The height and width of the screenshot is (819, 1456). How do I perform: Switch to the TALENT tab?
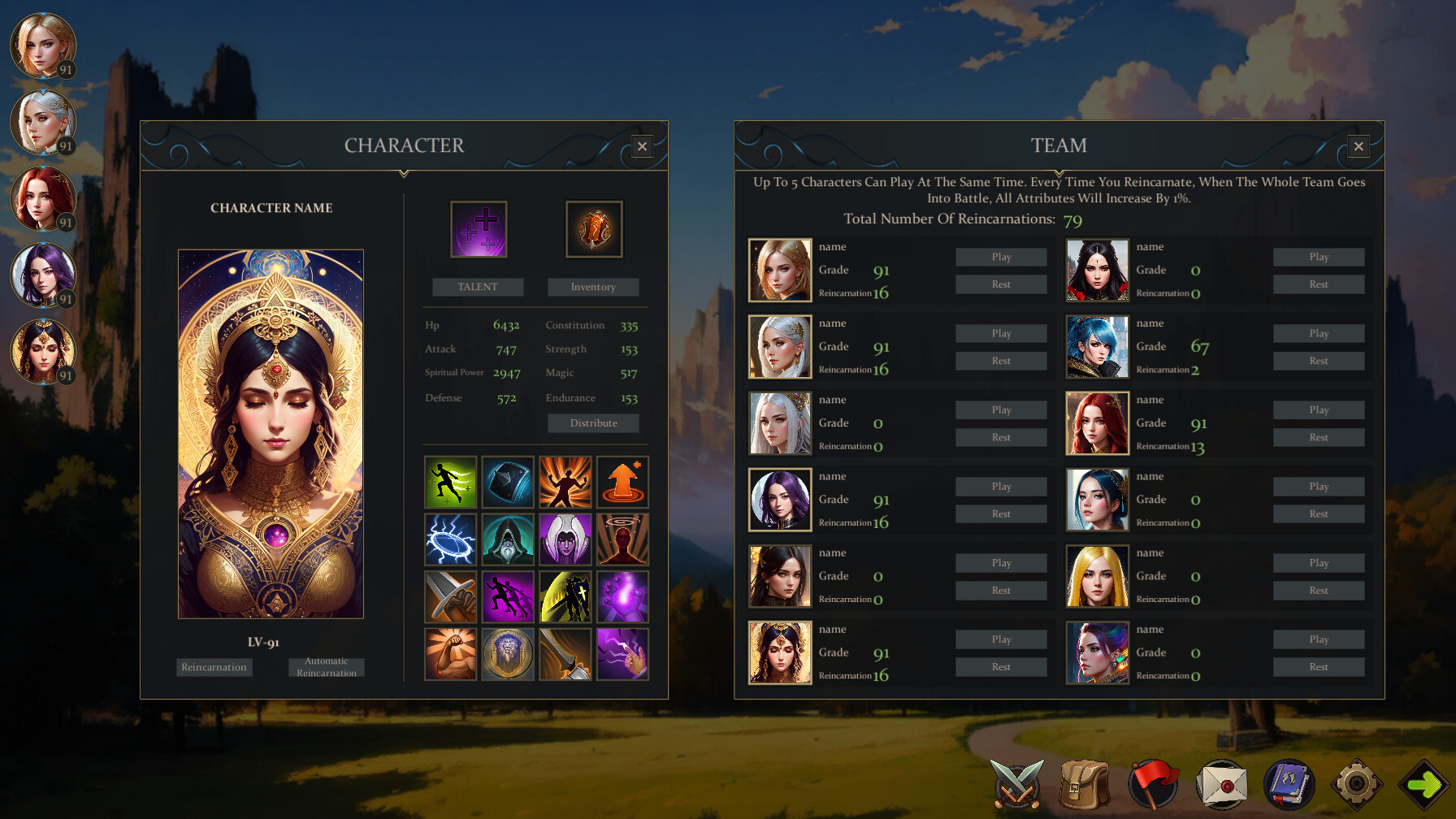[x=478, y=287]
